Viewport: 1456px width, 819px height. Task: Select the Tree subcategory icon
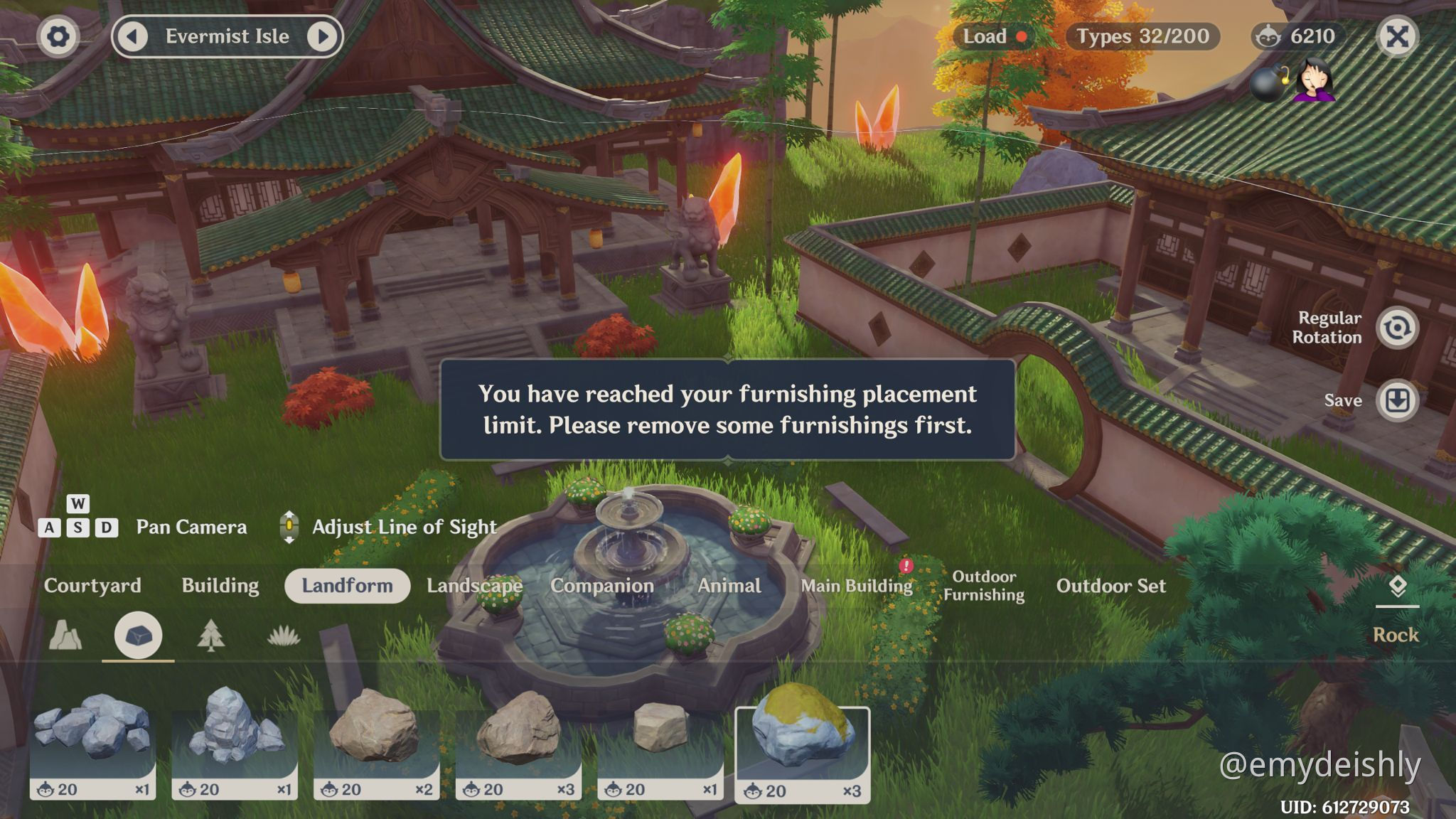coord(210,635)
